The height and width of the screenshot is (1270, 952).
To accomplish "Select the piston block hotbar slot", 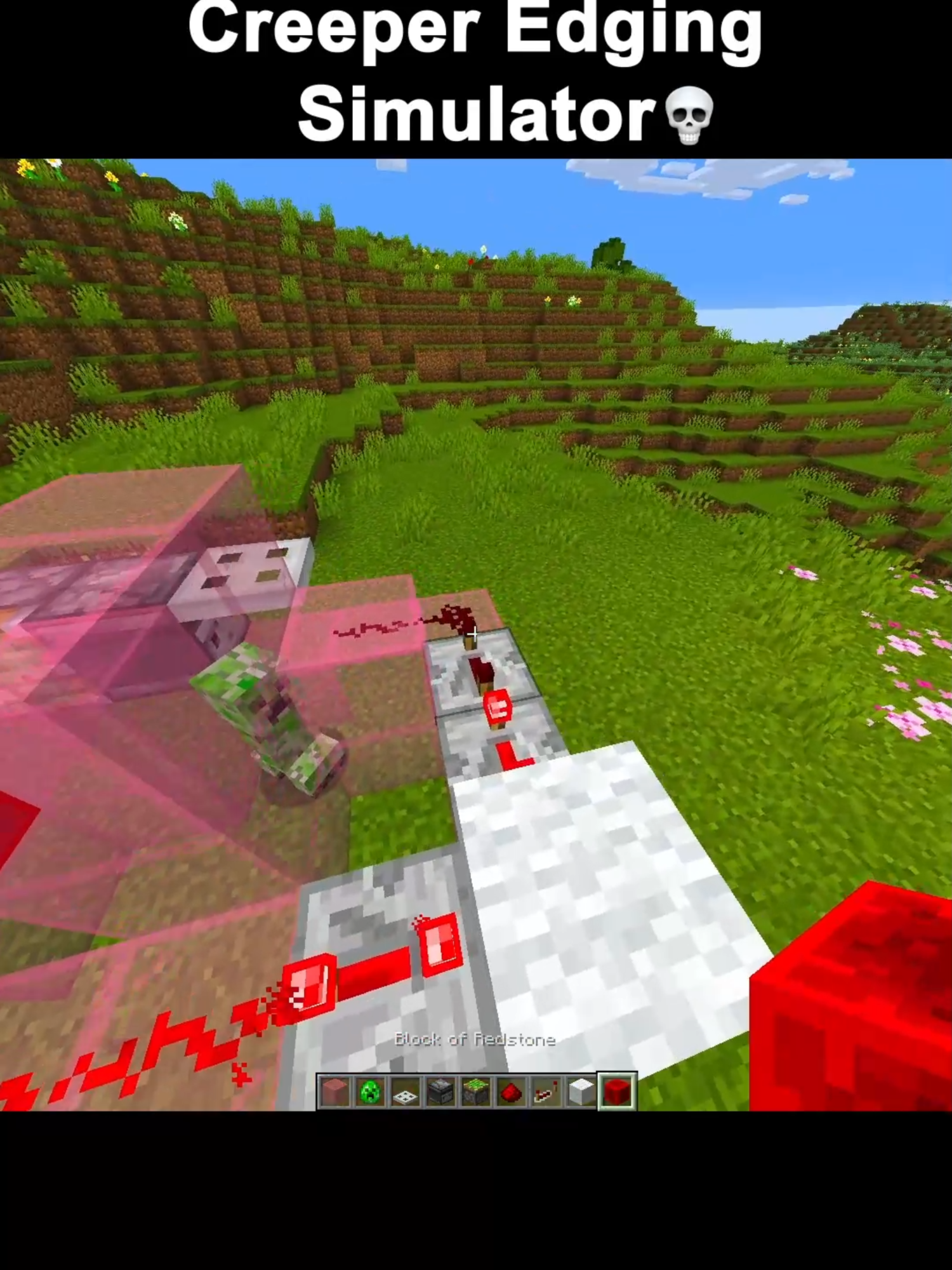I will click(475, 1091).
